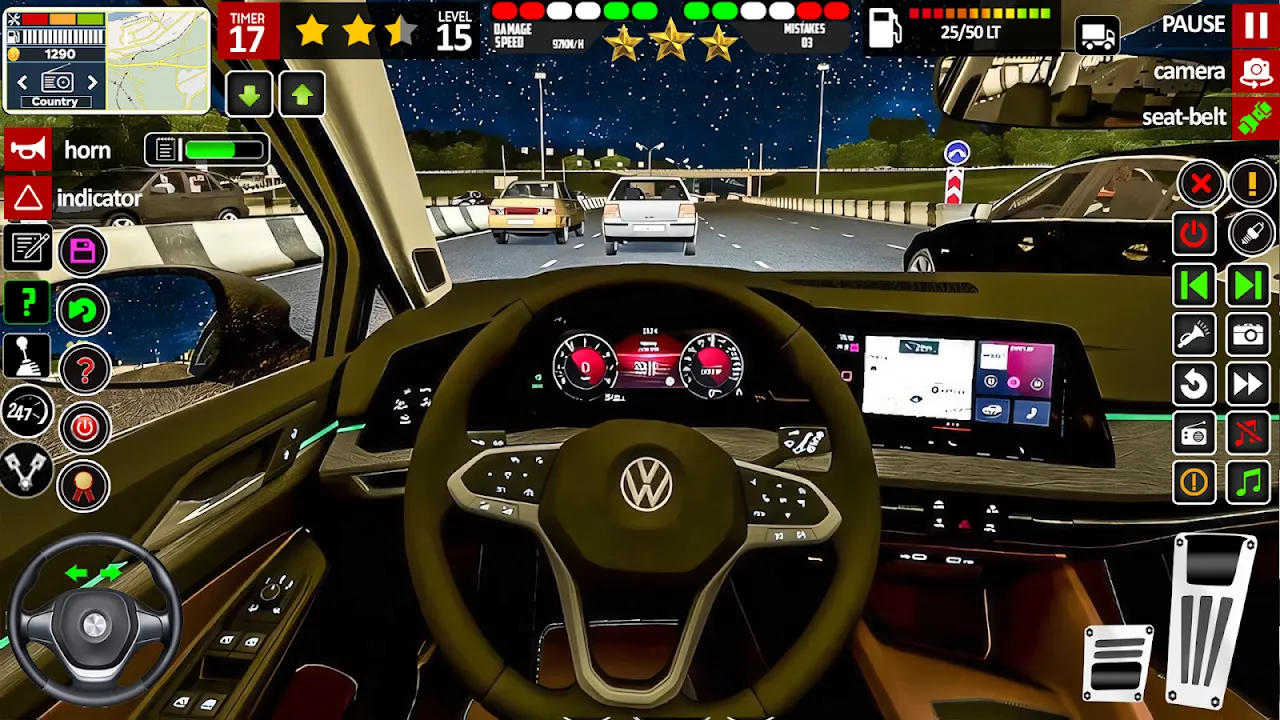Fasten the seat-belt
Screen dimensions: 1280x720
point(1255,117)
